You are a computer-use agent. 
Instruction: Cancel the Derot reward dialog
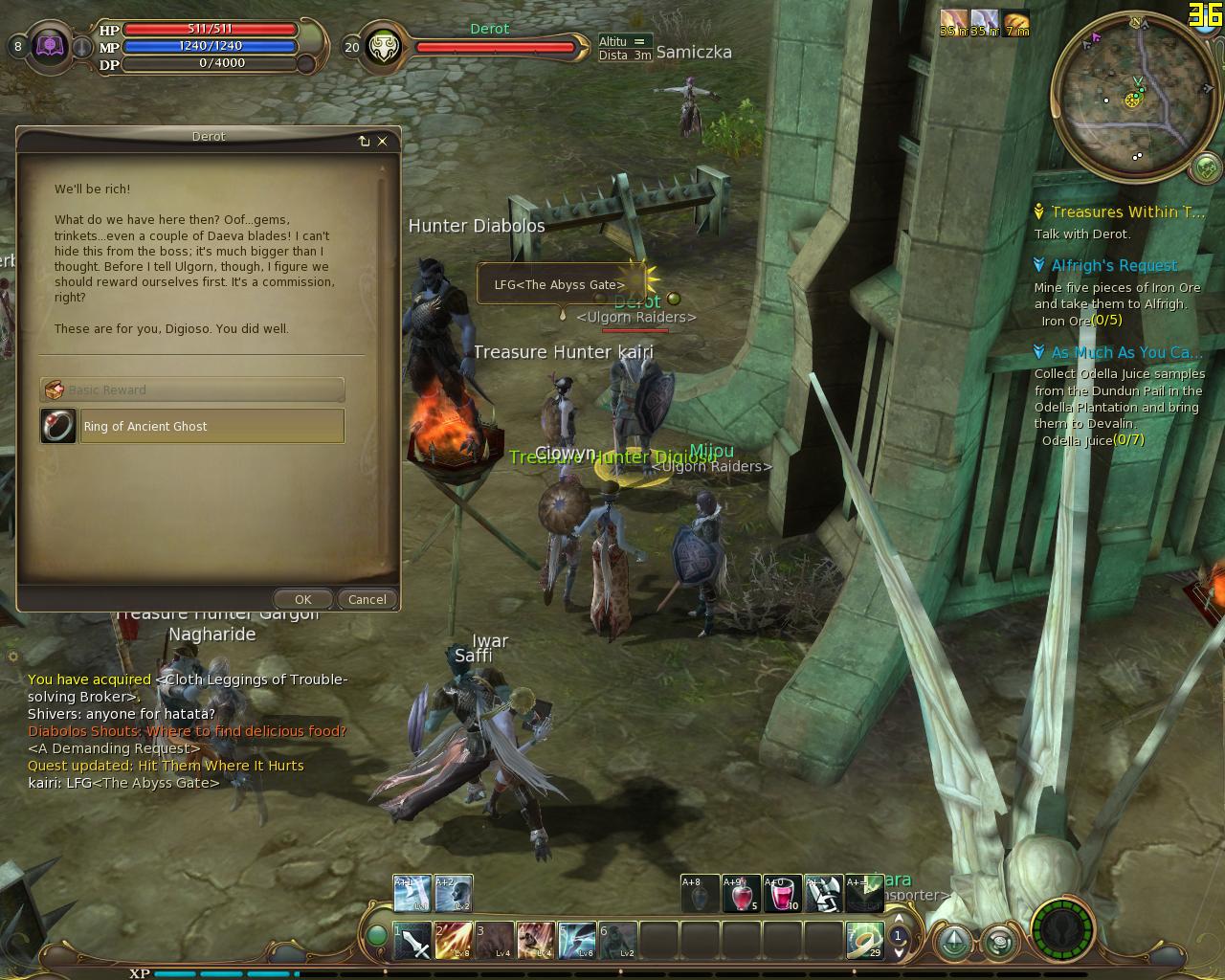(x=367, y=599)
